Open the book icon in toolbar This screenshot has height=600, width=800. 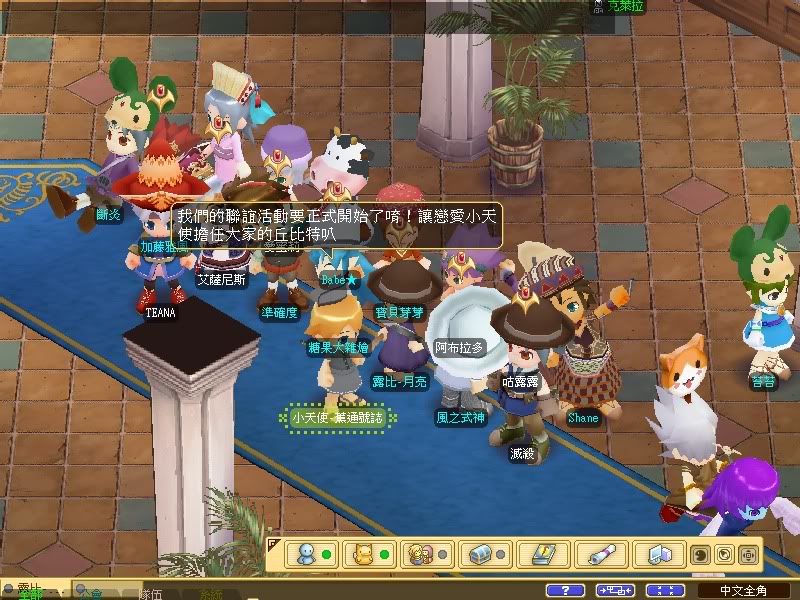[x=544, y=553]
